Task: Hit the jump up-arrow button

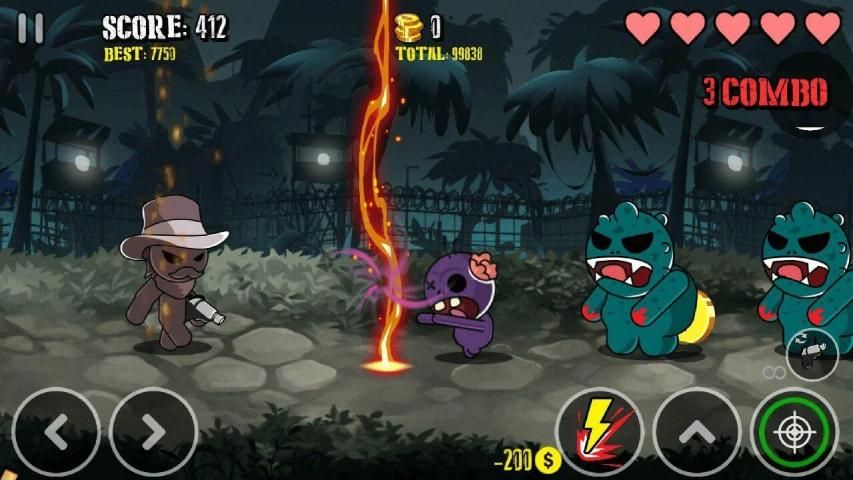Action: coord(696,431)
